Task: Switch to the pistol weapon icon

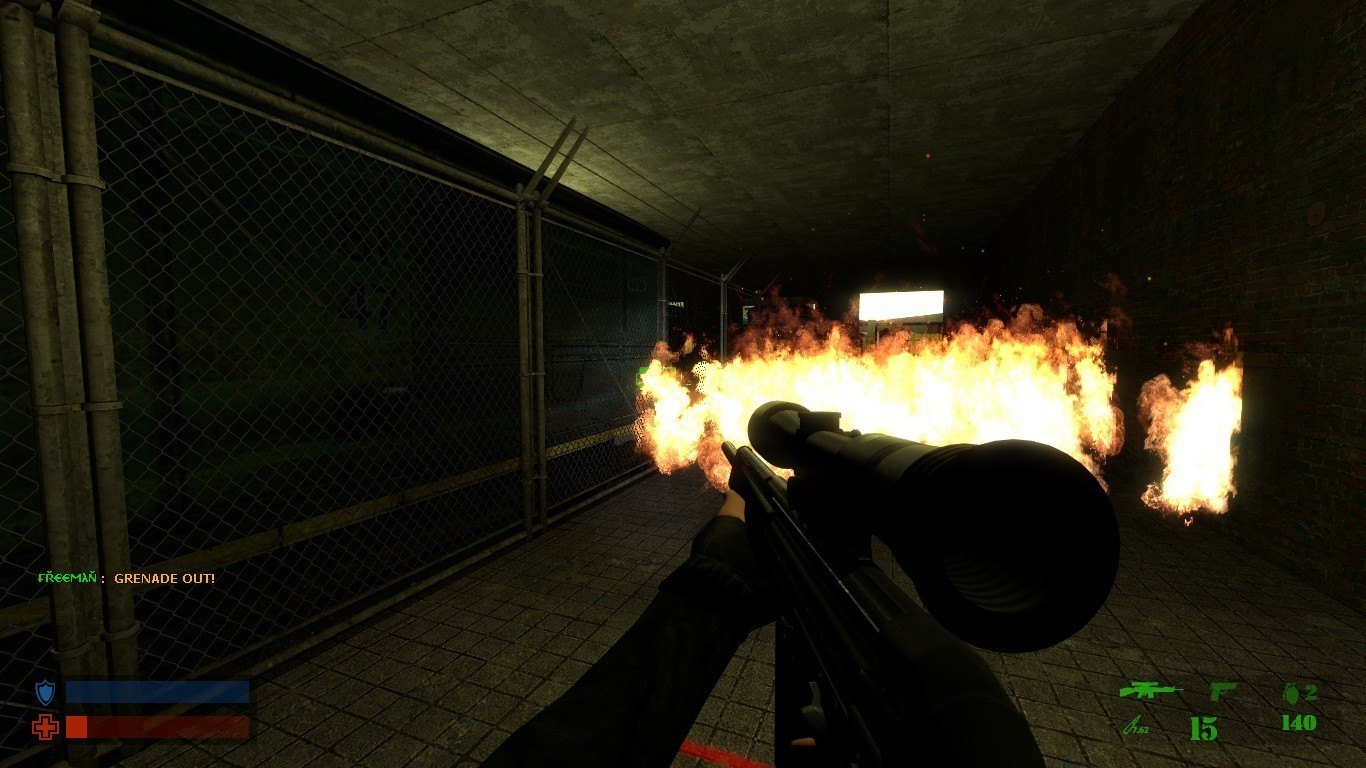Action: [1223, 691]
